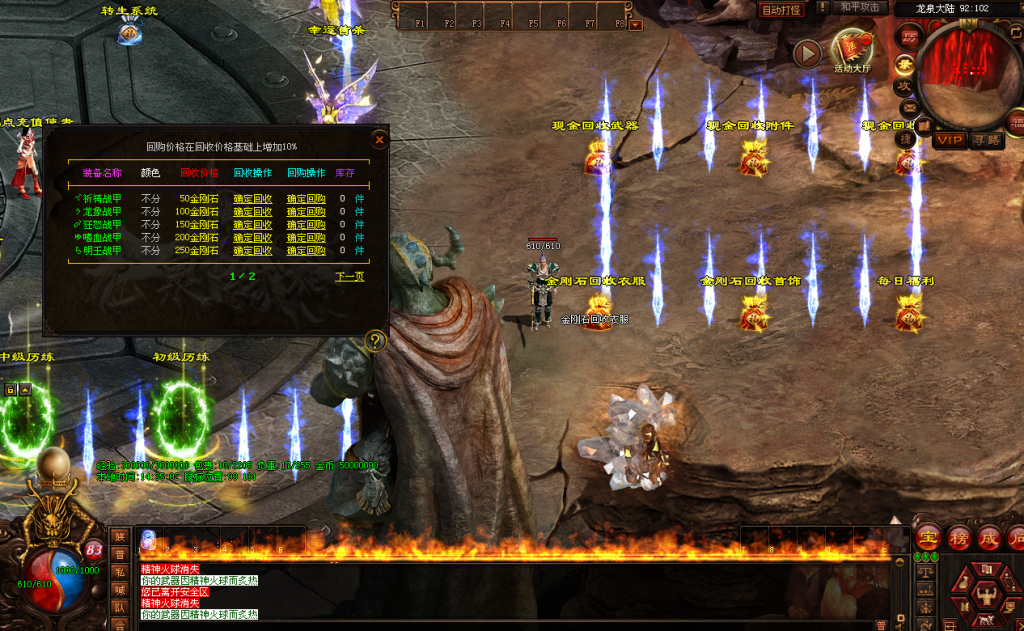The height and width of the screenshot is (631, 1024).
Task: Go to next page (下一页)
Action: [x=349, y=277]
